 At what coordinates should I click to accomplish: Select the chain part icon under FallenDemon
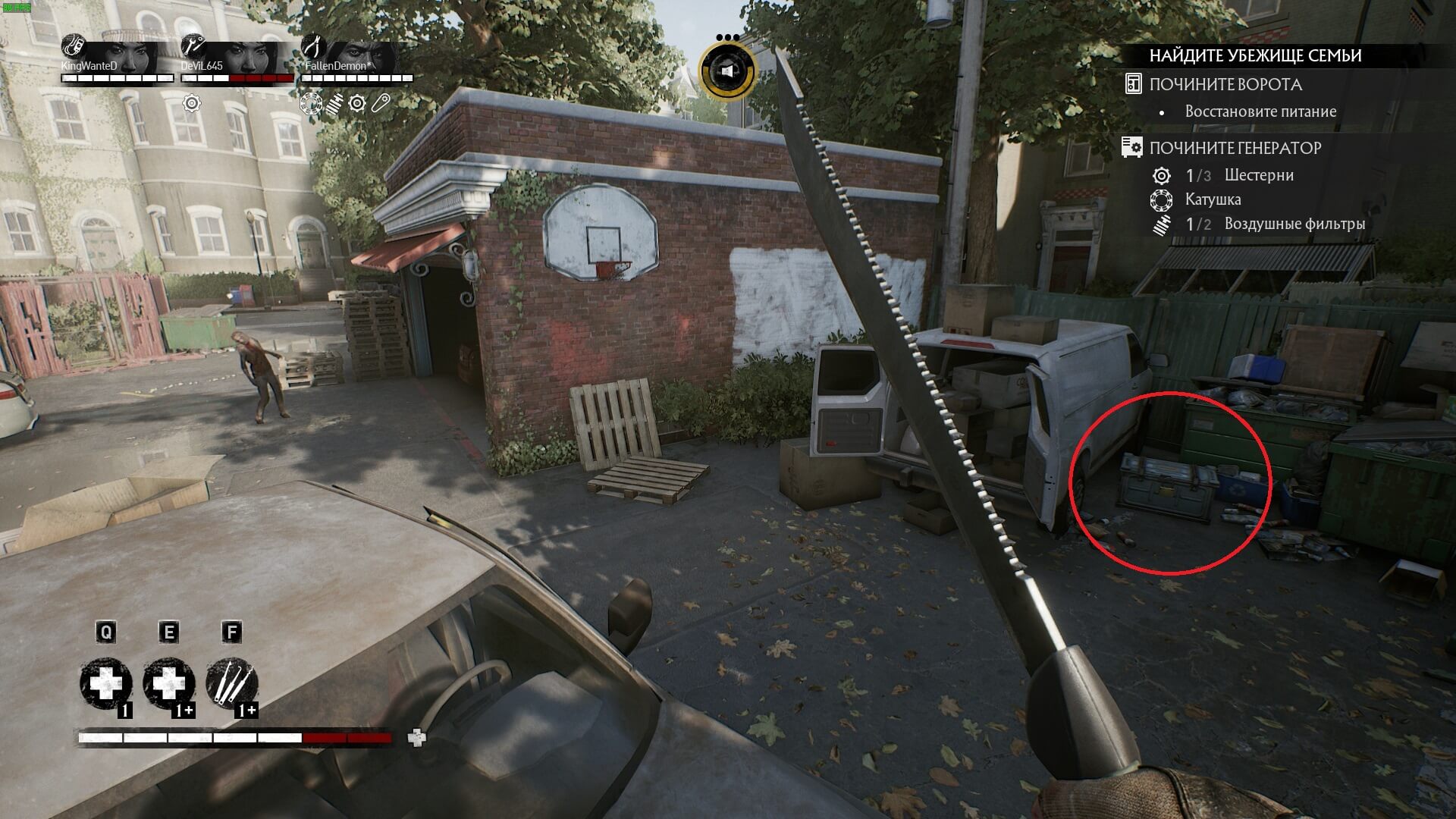380,103
